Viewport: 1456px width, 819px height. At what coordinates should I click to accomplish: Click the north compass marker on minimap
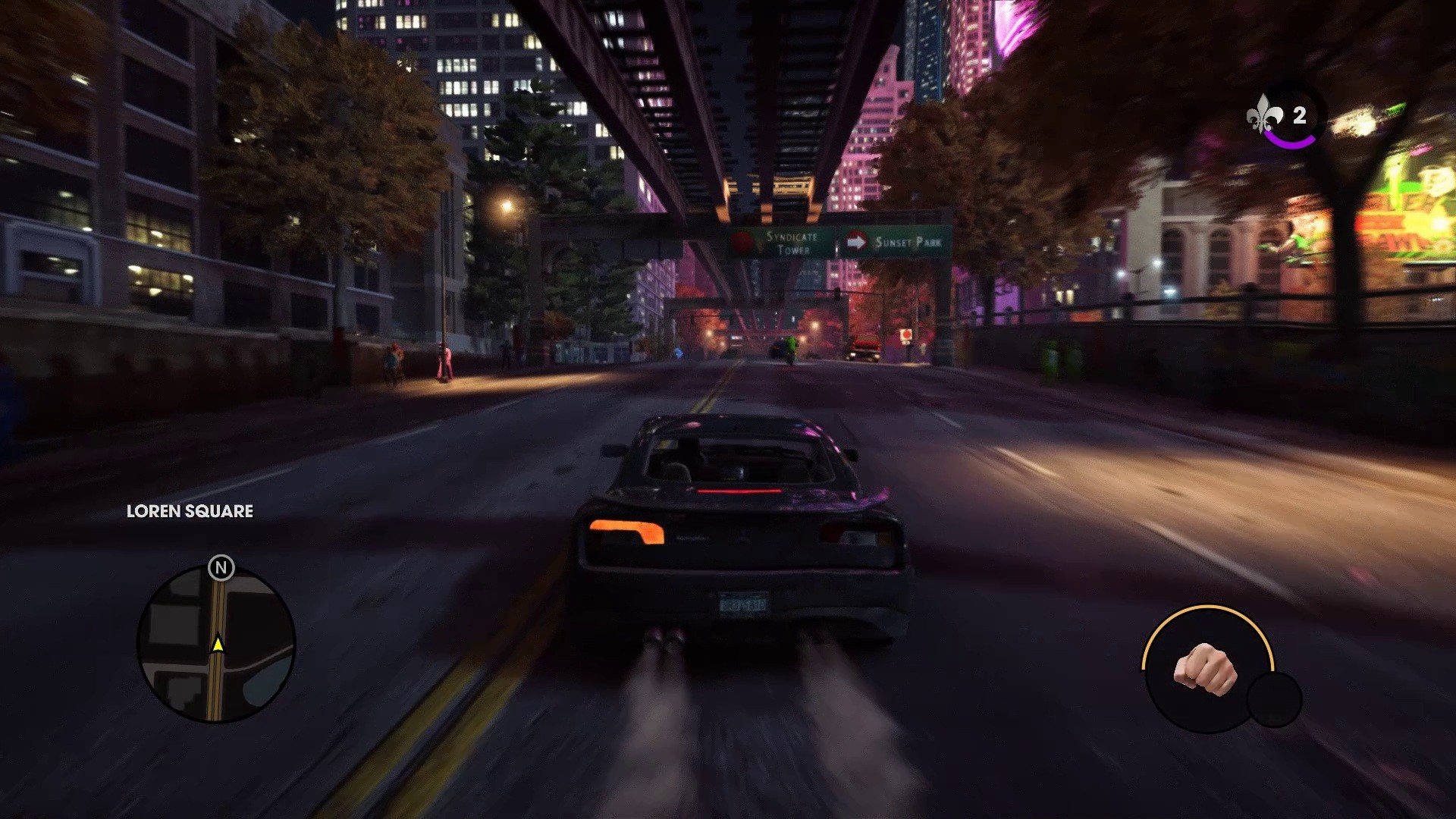221,567
